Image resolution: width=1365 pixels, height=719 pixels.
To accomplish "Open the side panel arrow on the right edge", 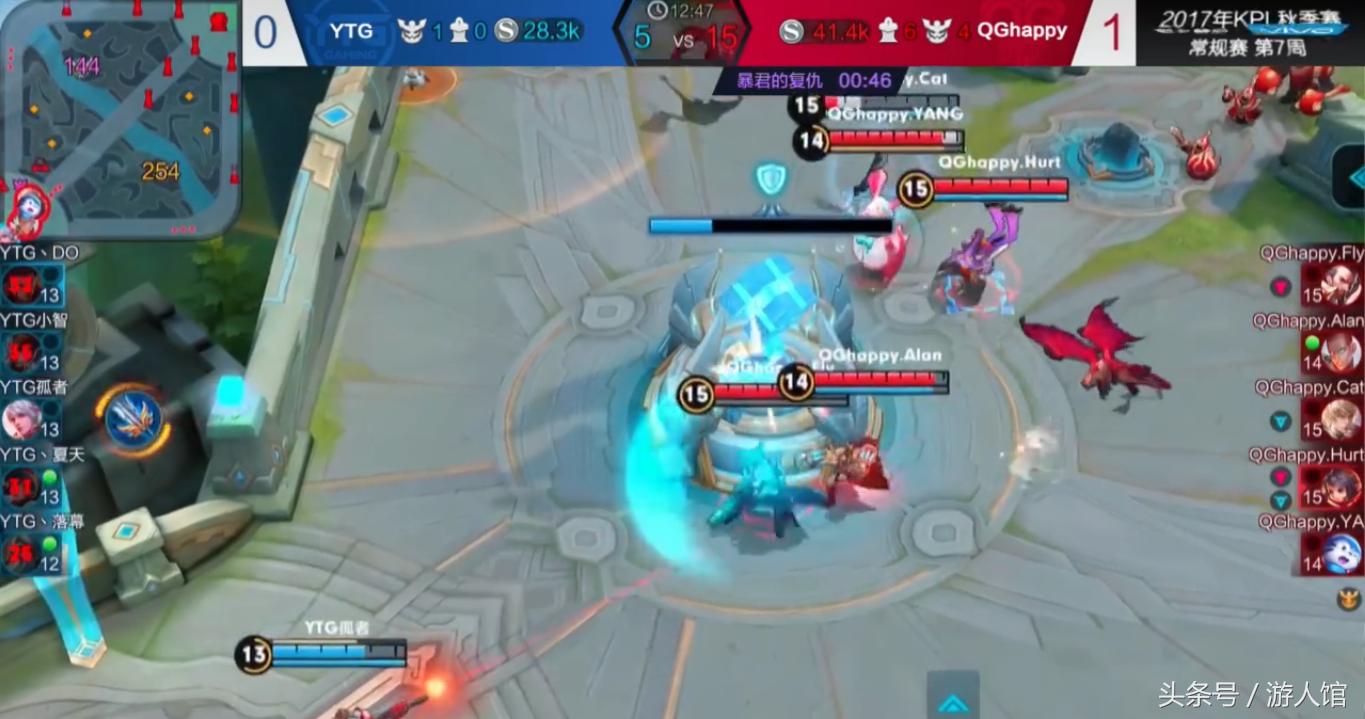I will [x=1352, y=173].
